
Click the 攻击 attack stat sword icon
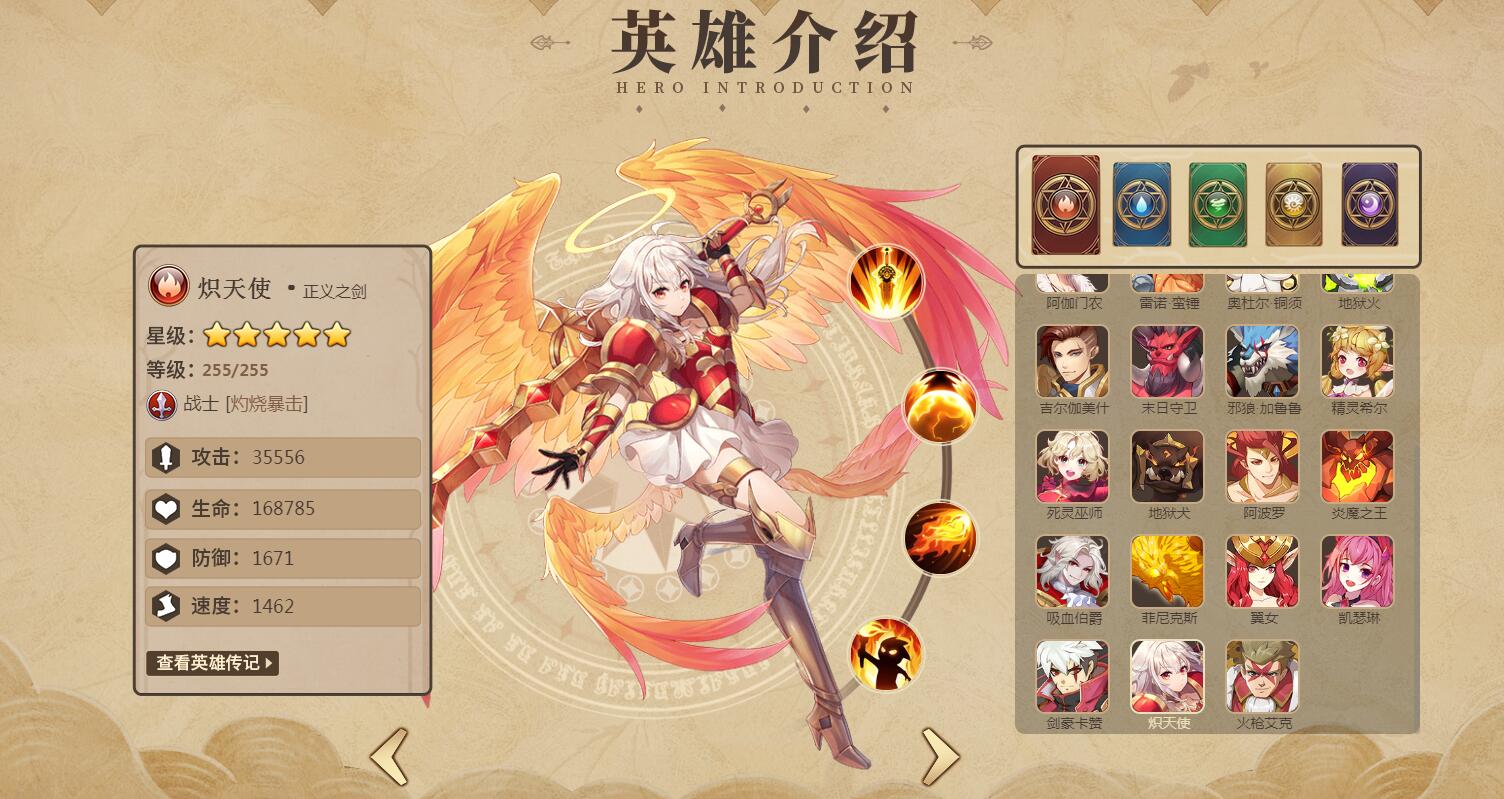pos(166,458)
